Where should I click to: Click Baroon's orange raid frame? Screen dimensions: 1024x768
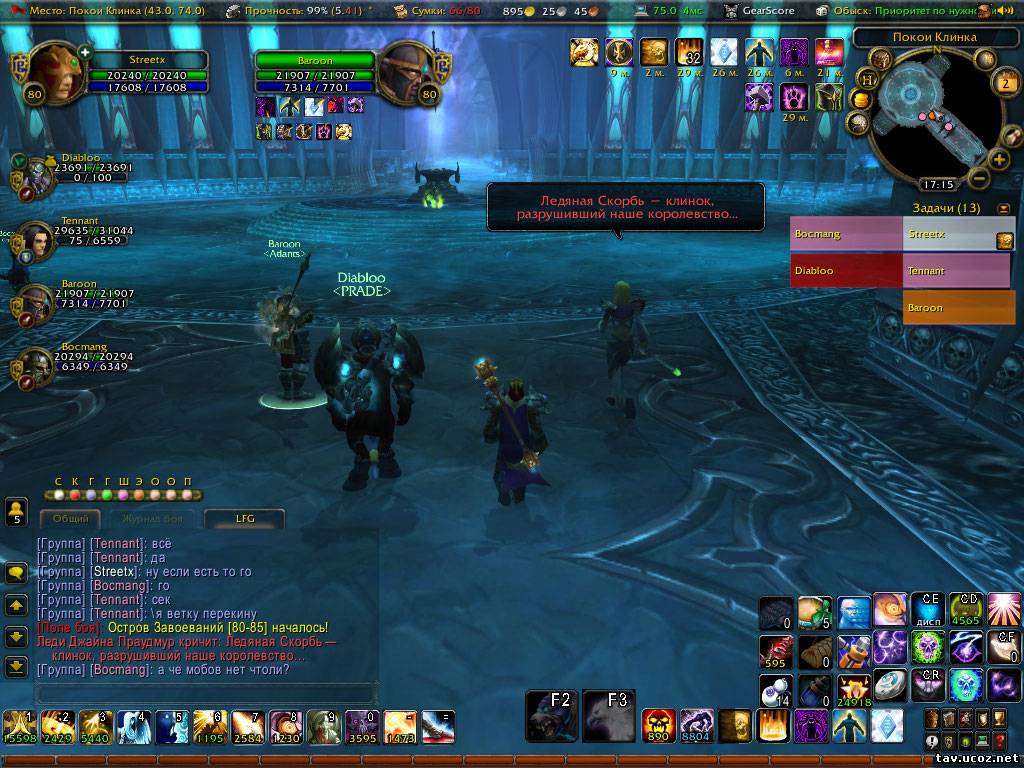958,307
